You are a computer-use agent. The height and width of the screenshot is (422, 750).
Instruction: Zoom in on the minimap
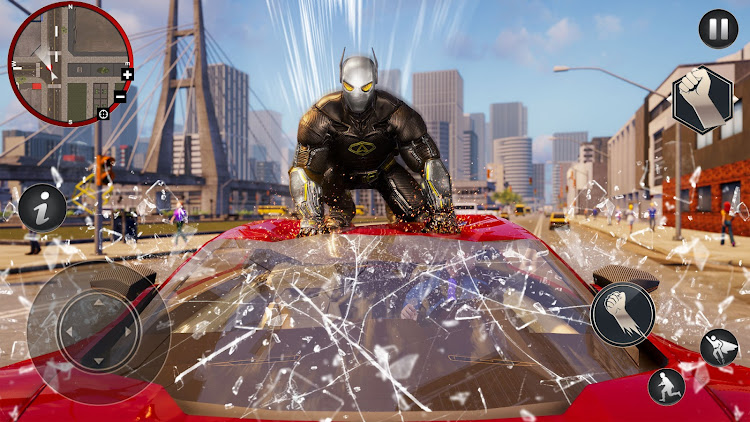127,74
